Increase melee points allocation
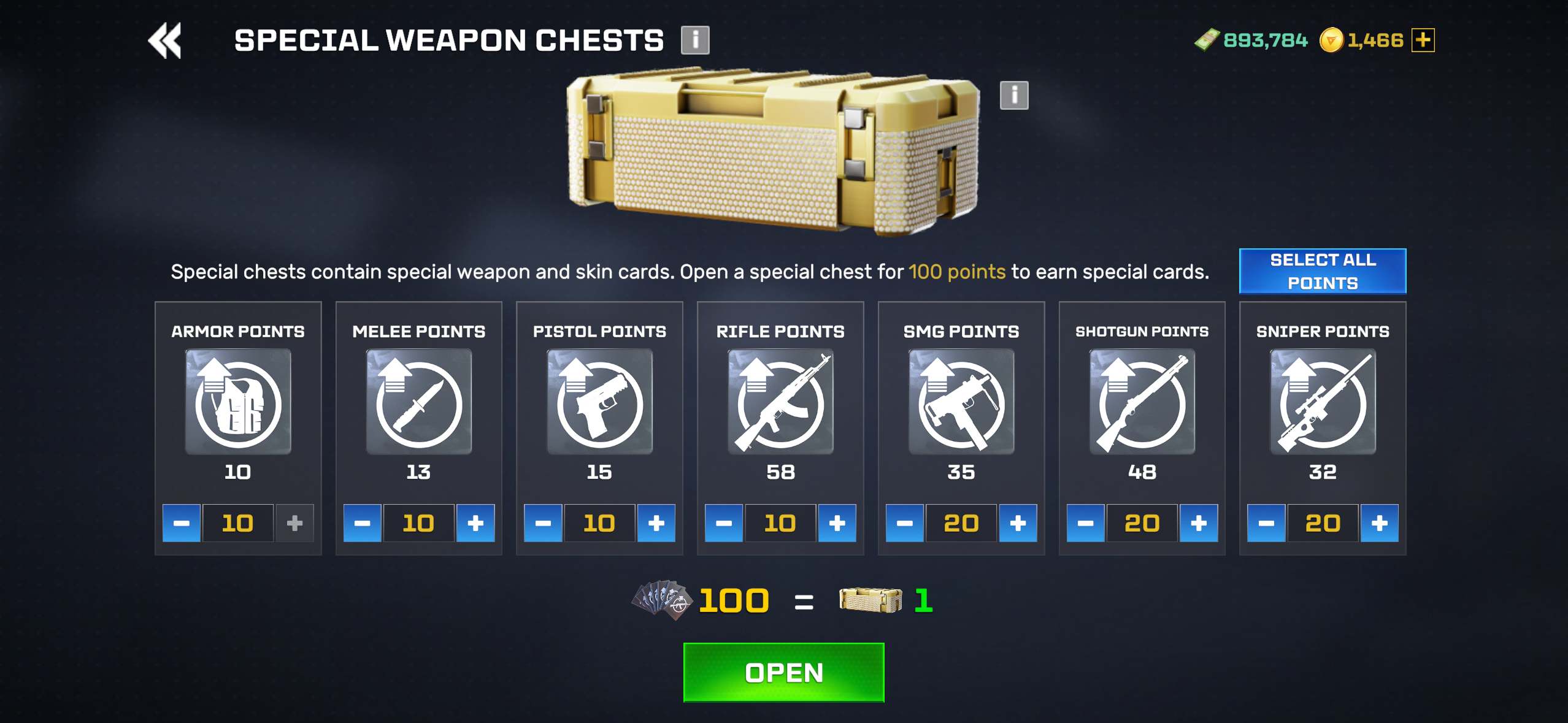 [x=475, y=523]
